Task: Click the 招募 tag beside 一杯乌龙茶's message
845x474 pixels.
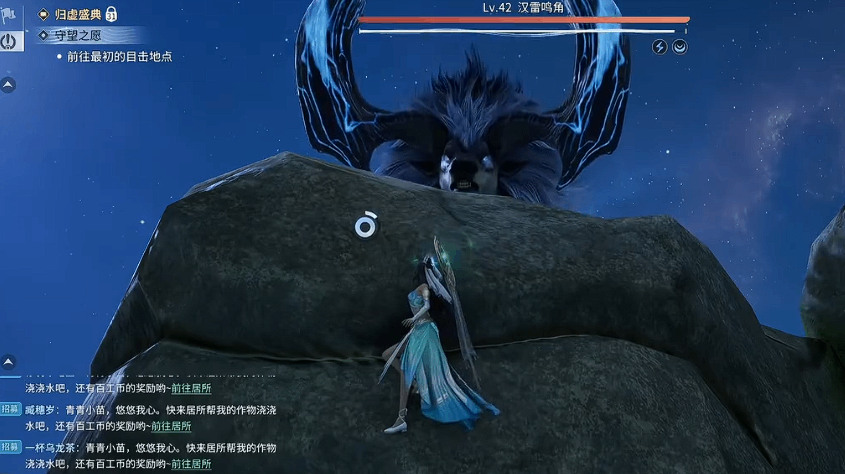Action: point(10,447)
